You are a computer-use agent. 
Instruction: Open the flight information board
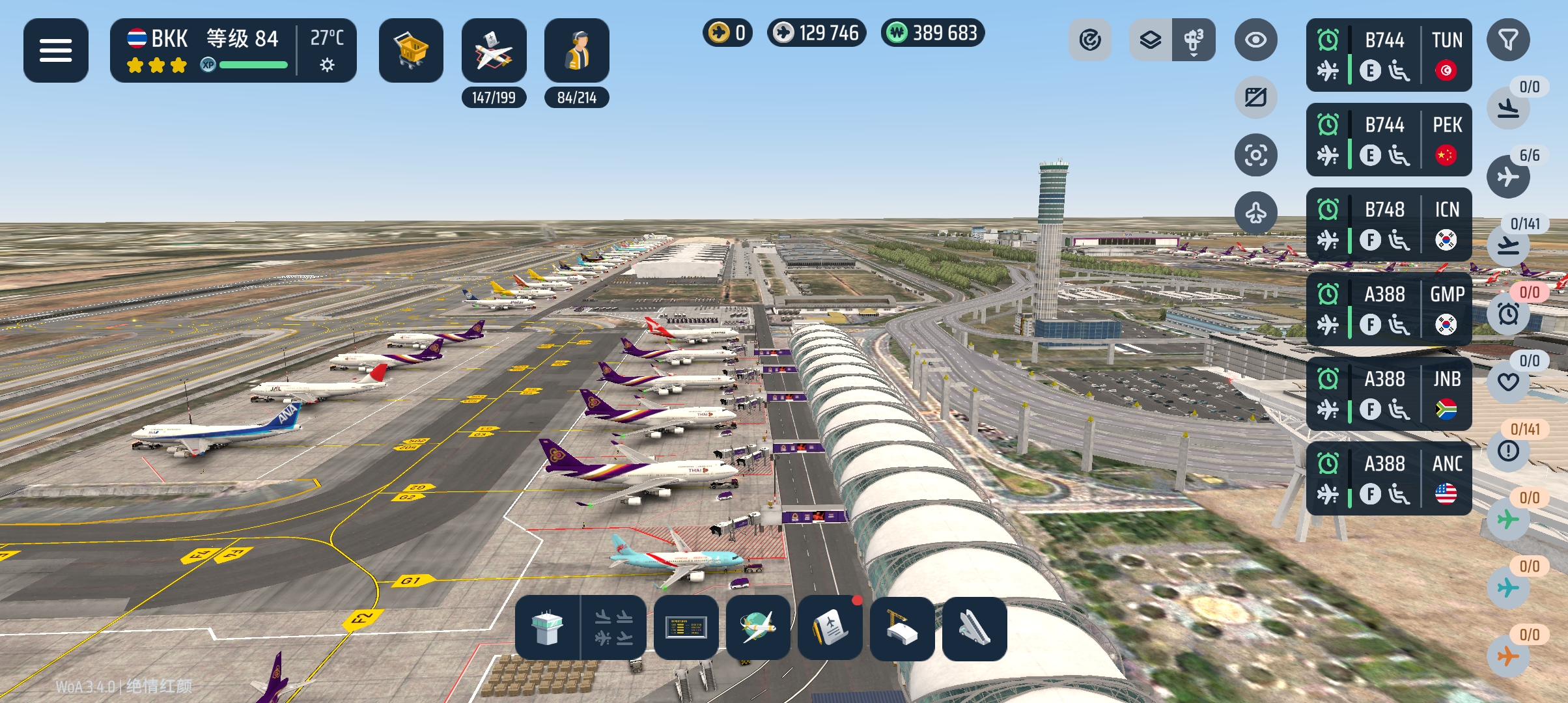click(686, 628)
